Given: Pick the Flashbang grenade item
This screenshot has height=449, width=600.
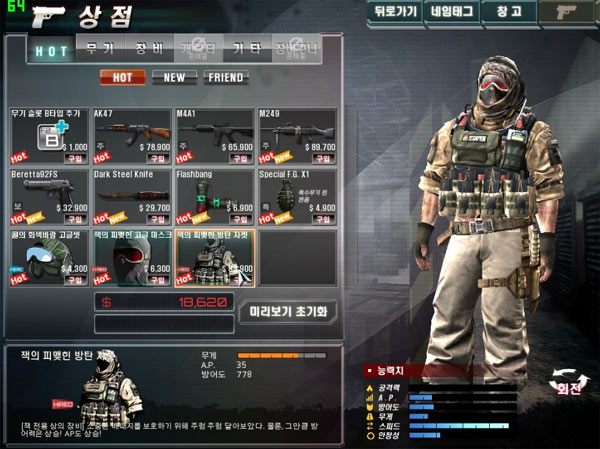Looking at the screenshot, I should click(x=215, y=196).
